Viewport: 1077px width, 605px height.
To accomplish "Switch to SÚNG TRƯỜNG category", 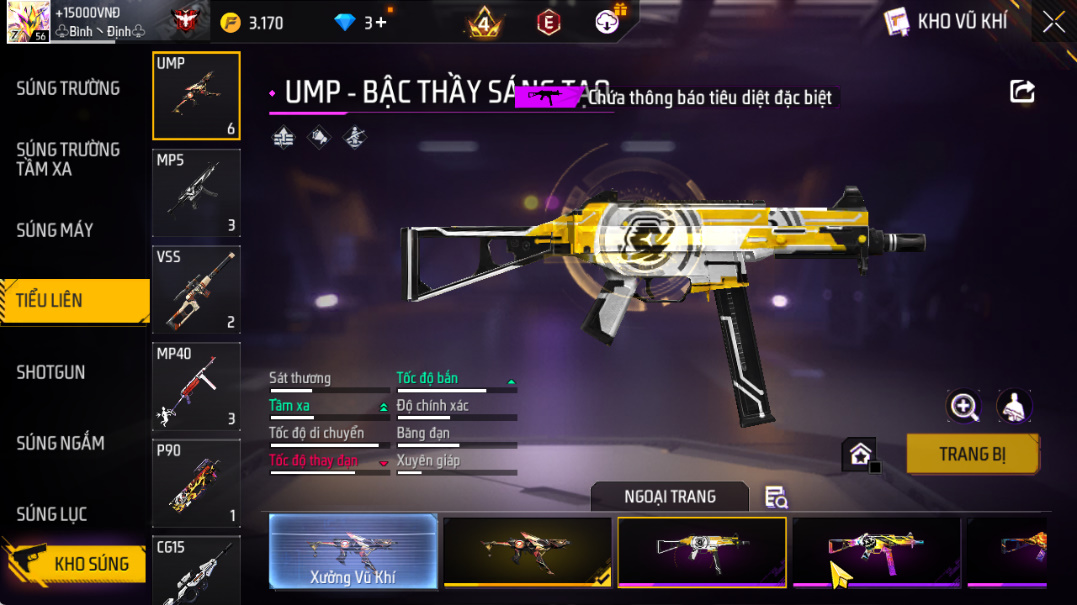I will pos(68,88).
